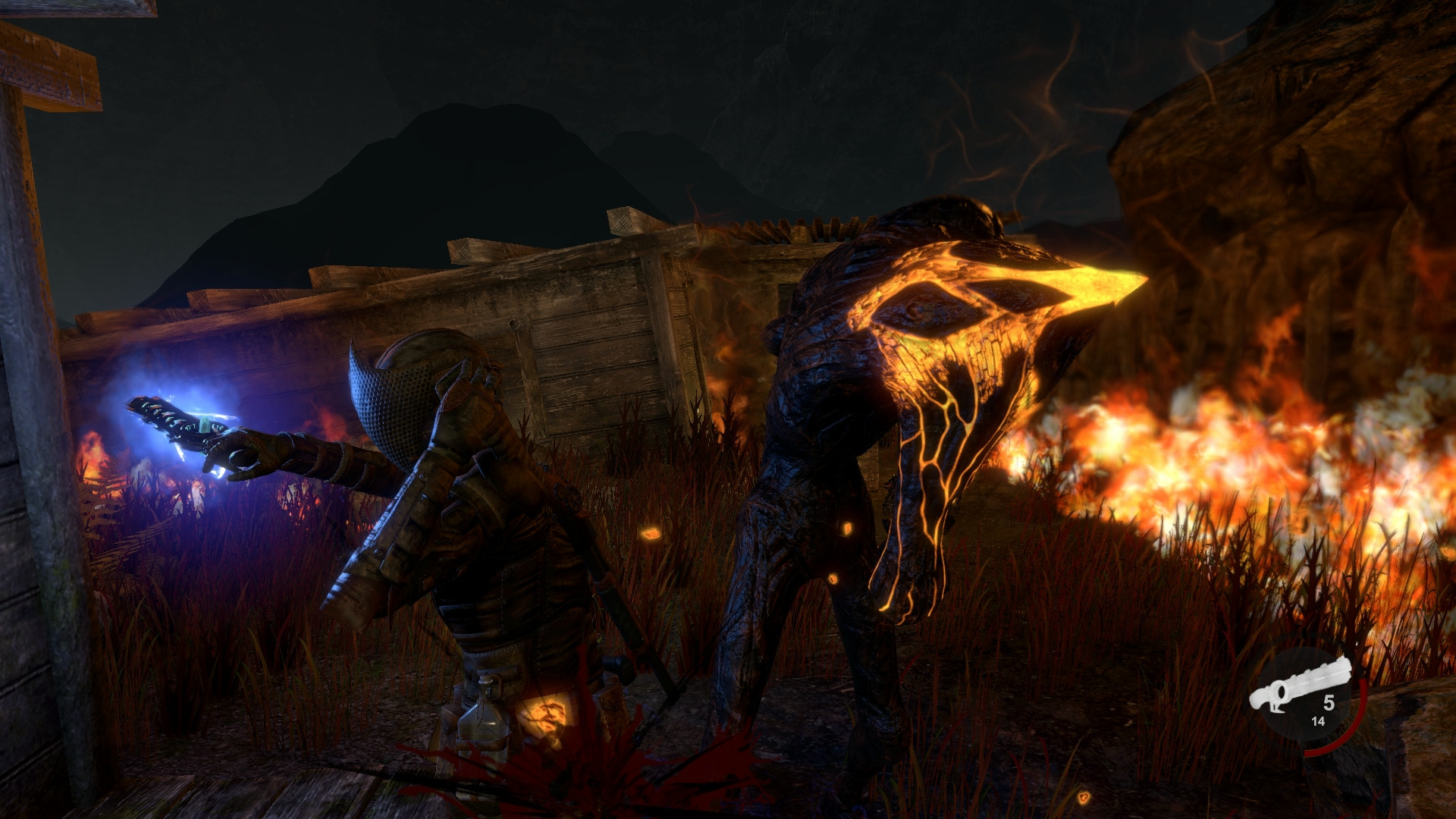Click the white pistol silhouette on the ammo counter
The height and width of the screenshot is (819, 1456).
tap(1300, 685)
